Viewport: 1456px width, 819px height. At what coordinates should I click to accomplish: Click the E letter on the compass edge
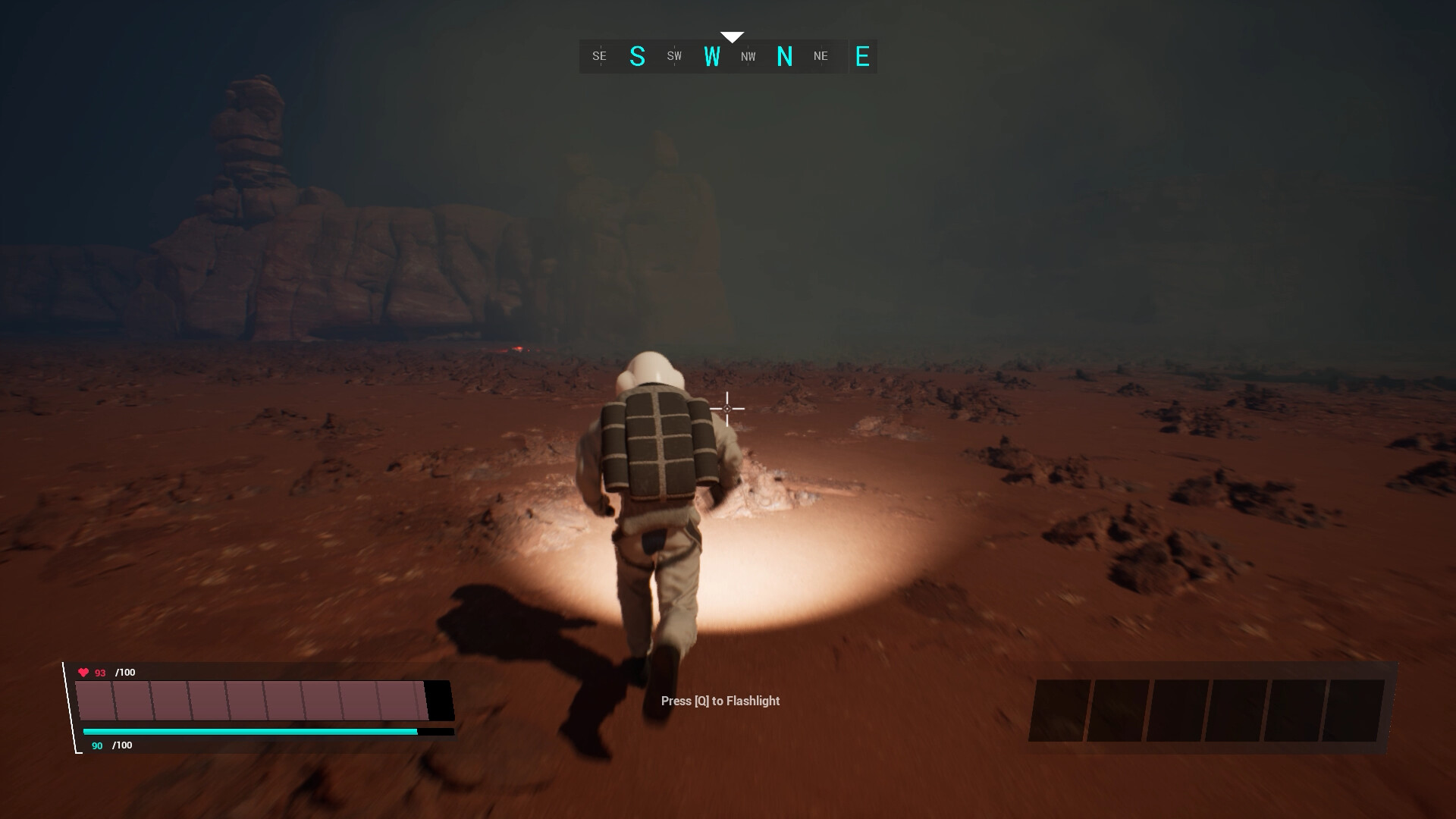coord(861,57)
